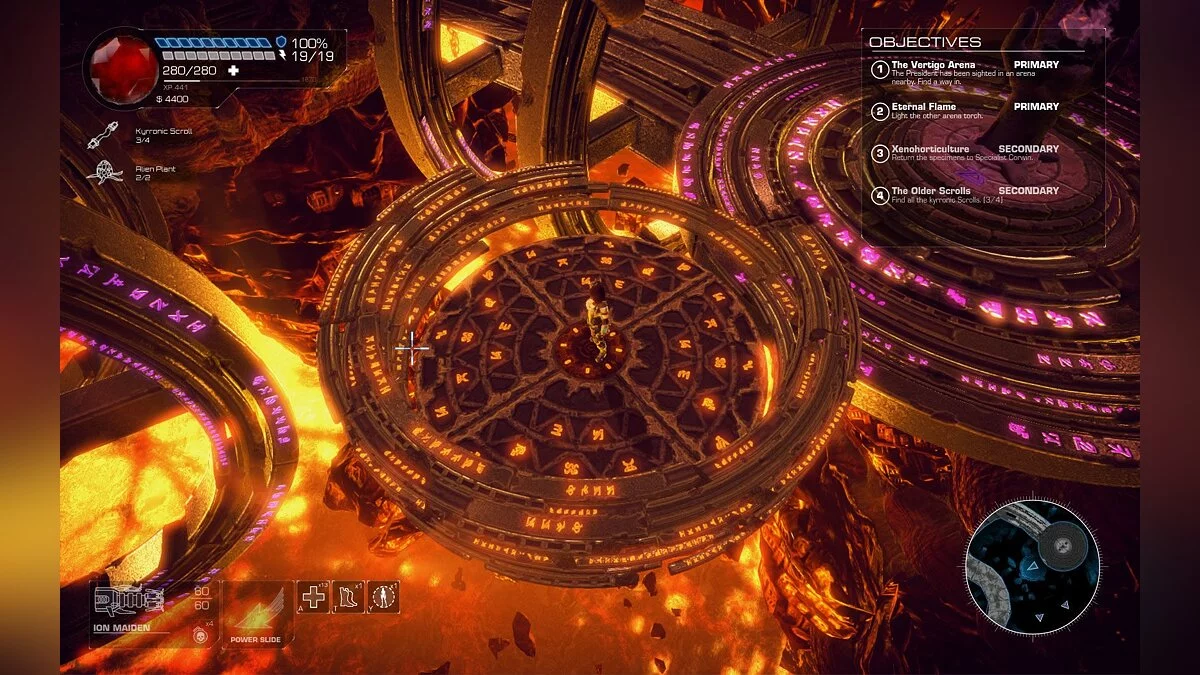This screenshot has height=675, width=1200.
Task: Select the Xenohorticulture secondary objective
Action: point(930,149)
